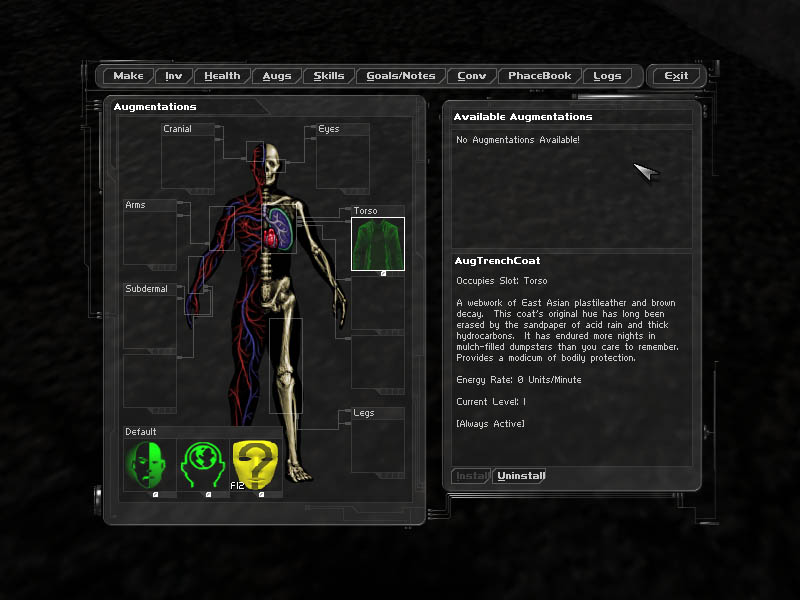
Task: Switch to the Inv tab
Action: (174, 76)
